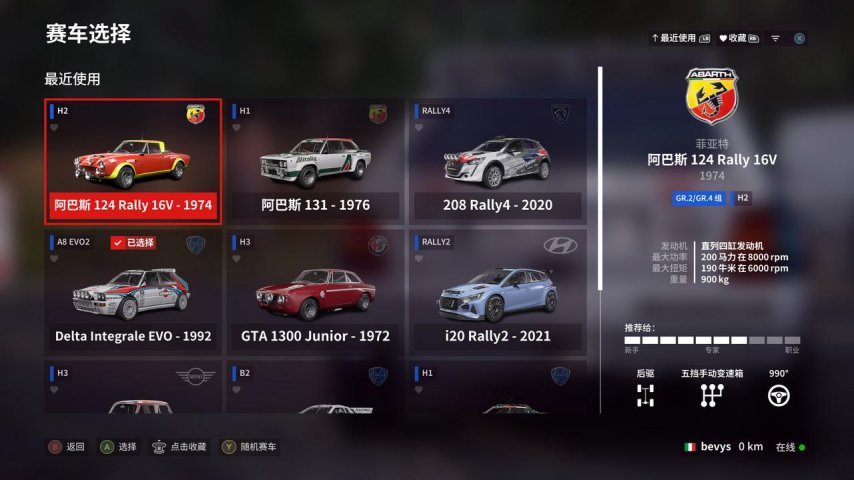
Task: Switch to the 最近使用 sort tab
Action: click(x=680, y=38)
